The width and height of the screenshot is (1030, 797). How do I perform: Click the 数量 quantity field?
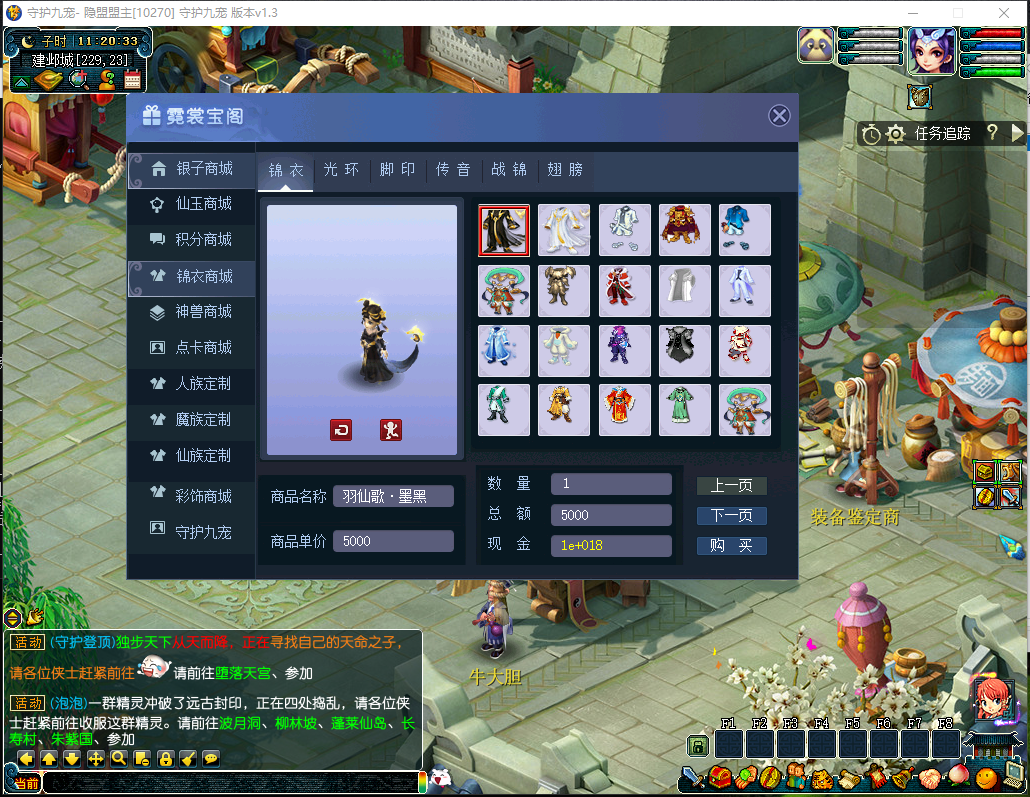[x=610, y=484]
